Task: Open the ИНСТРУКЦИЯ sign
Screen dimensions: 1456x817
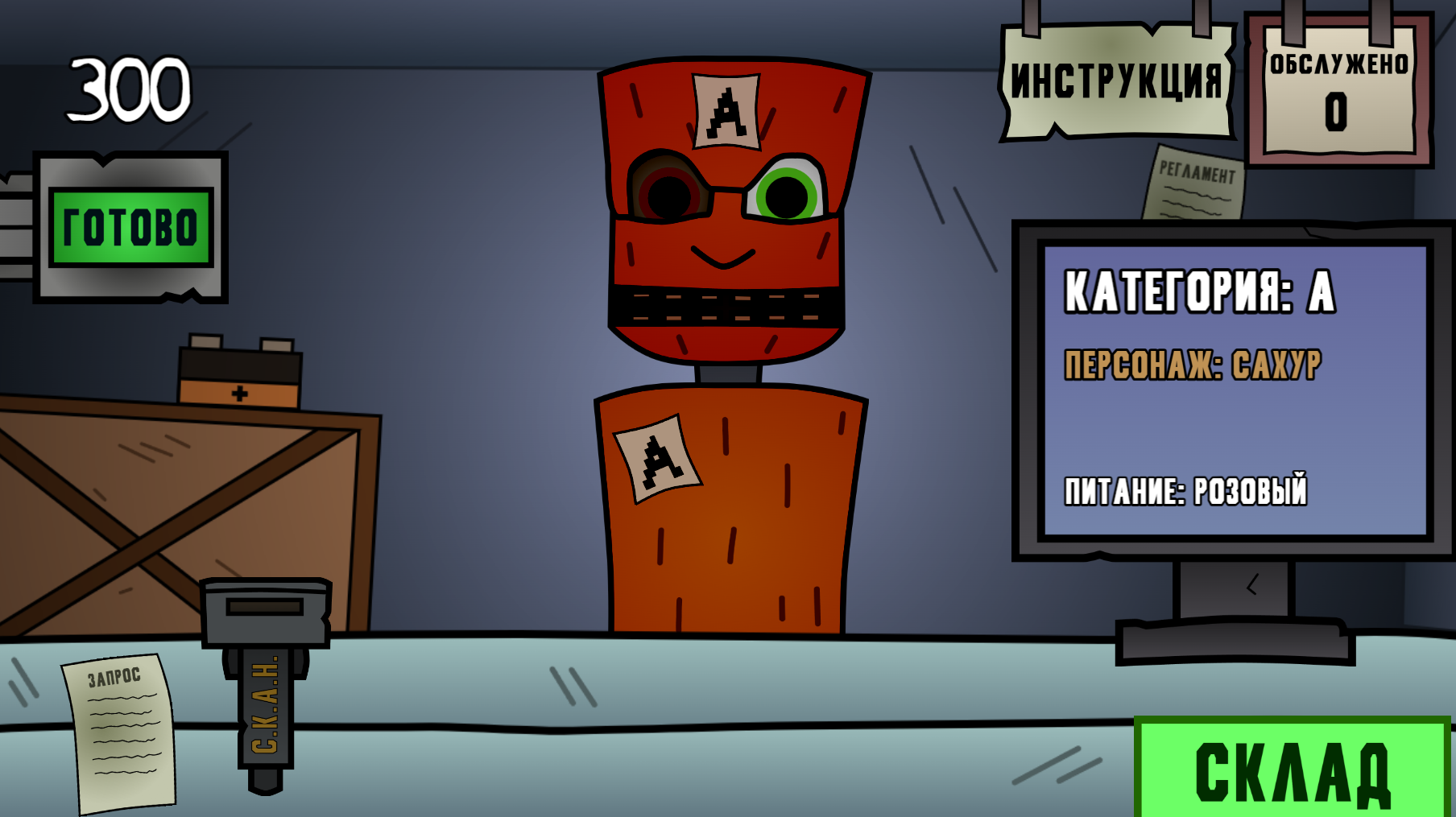Action: point(1114,79)
